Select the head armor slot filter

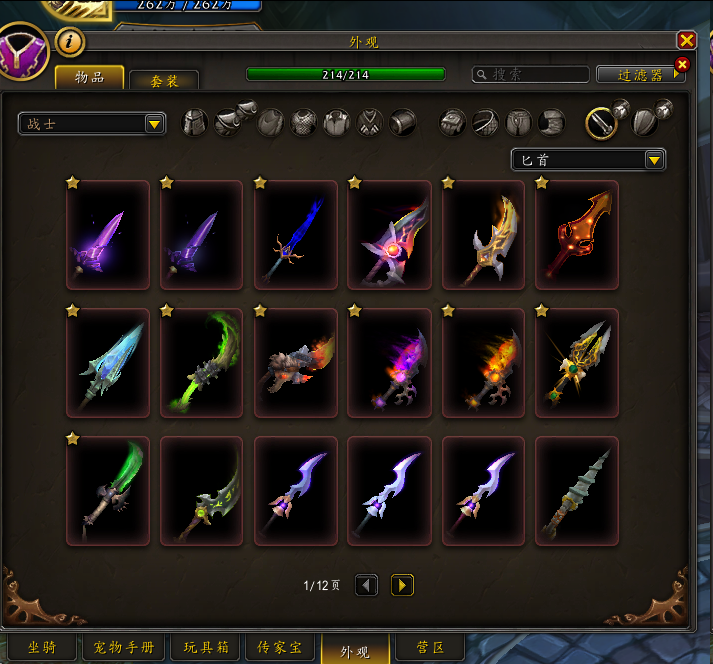[195, 123]
